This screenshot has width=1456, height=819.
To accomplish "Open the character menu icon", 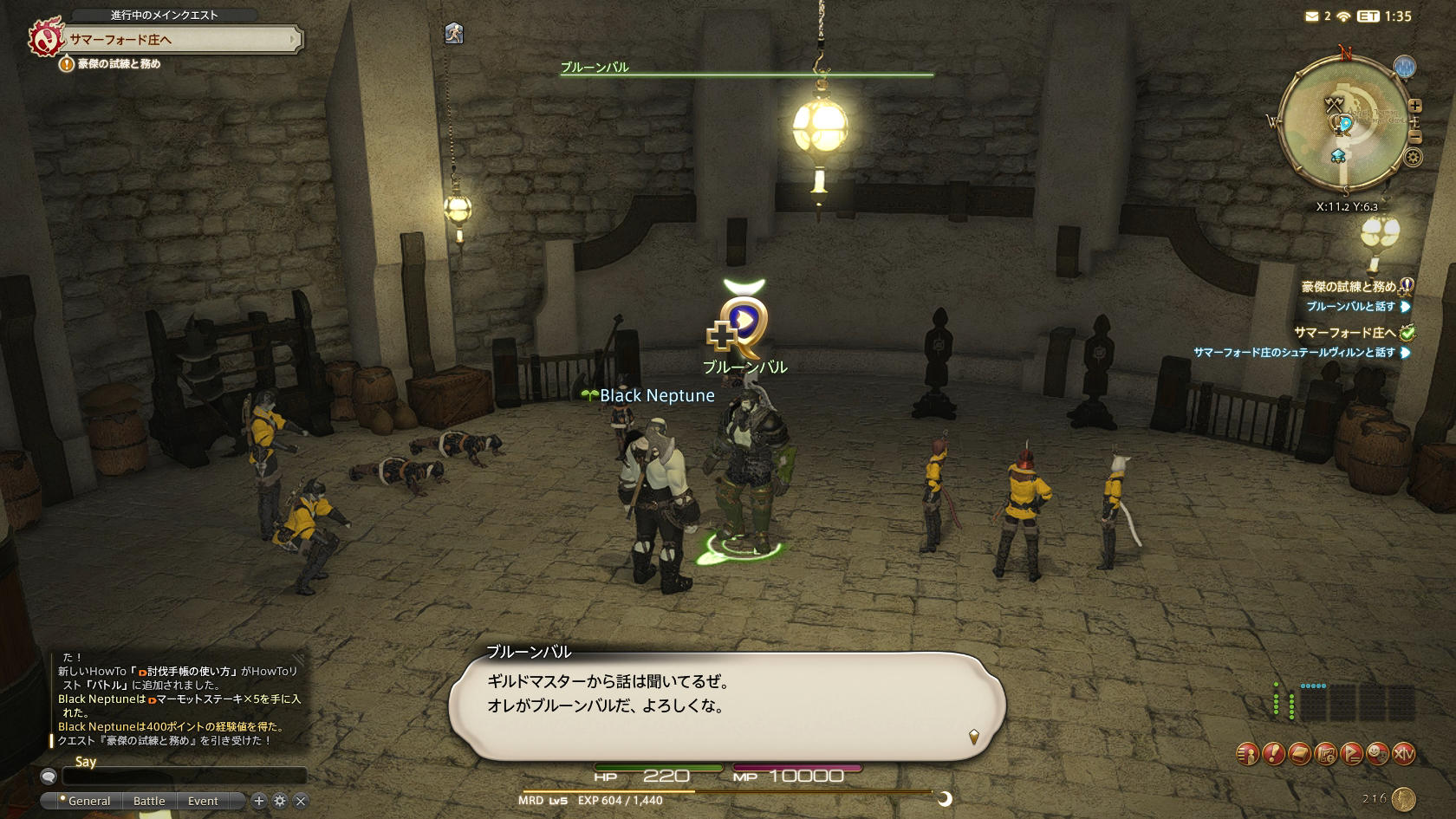I will point(1247,755).
